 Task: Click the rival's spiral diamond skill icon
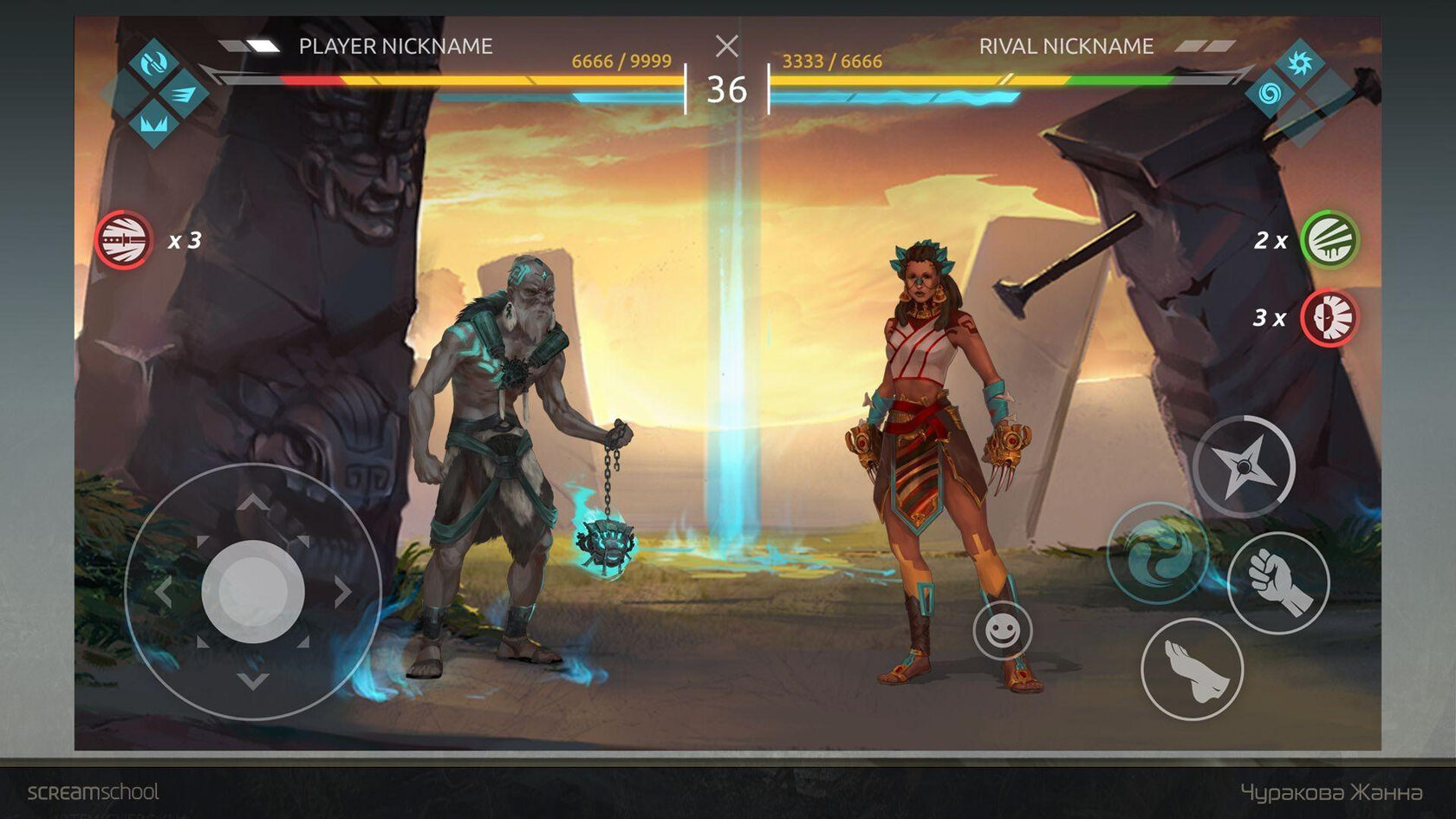[x=1270, y=92]
